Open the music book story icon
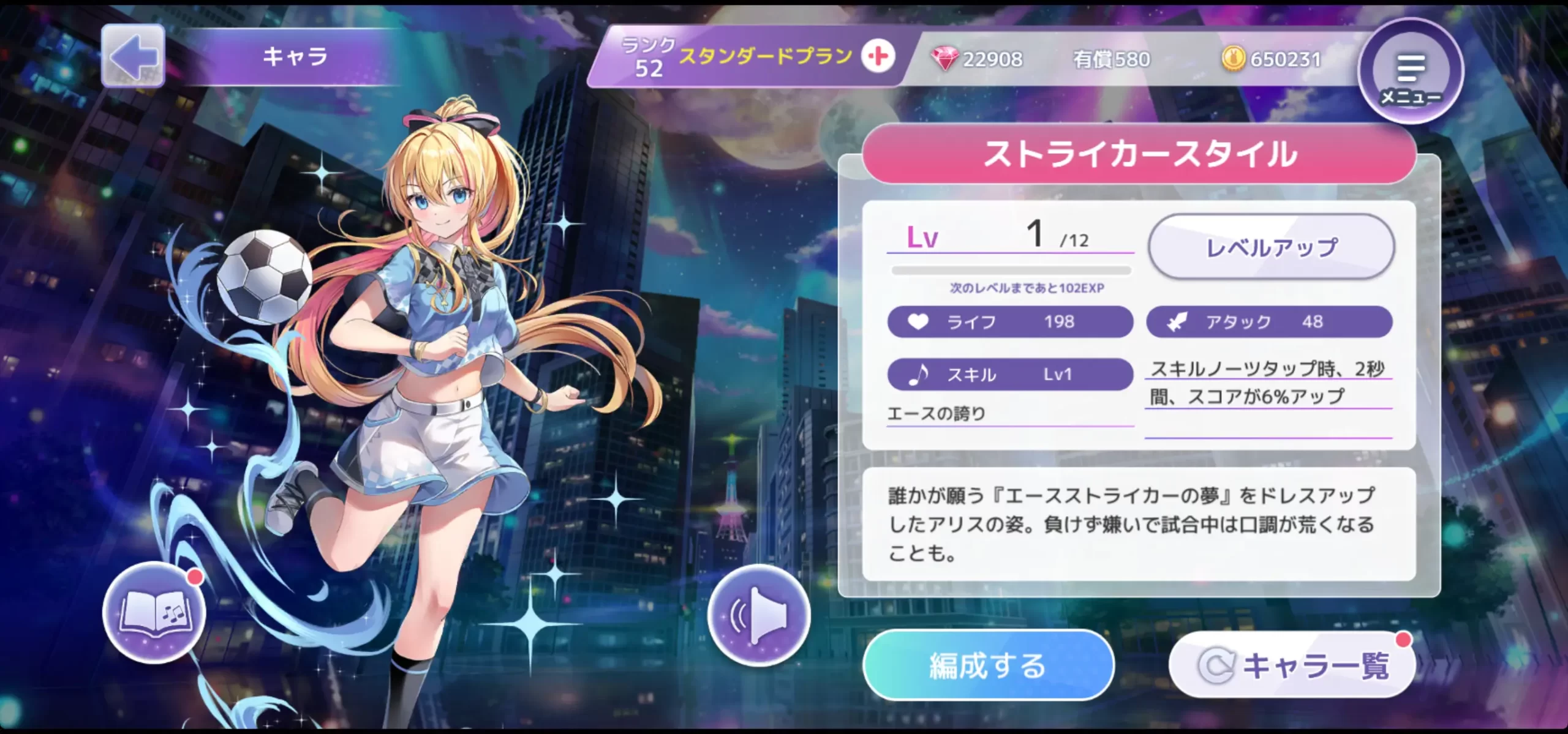 tap(154, 612)
